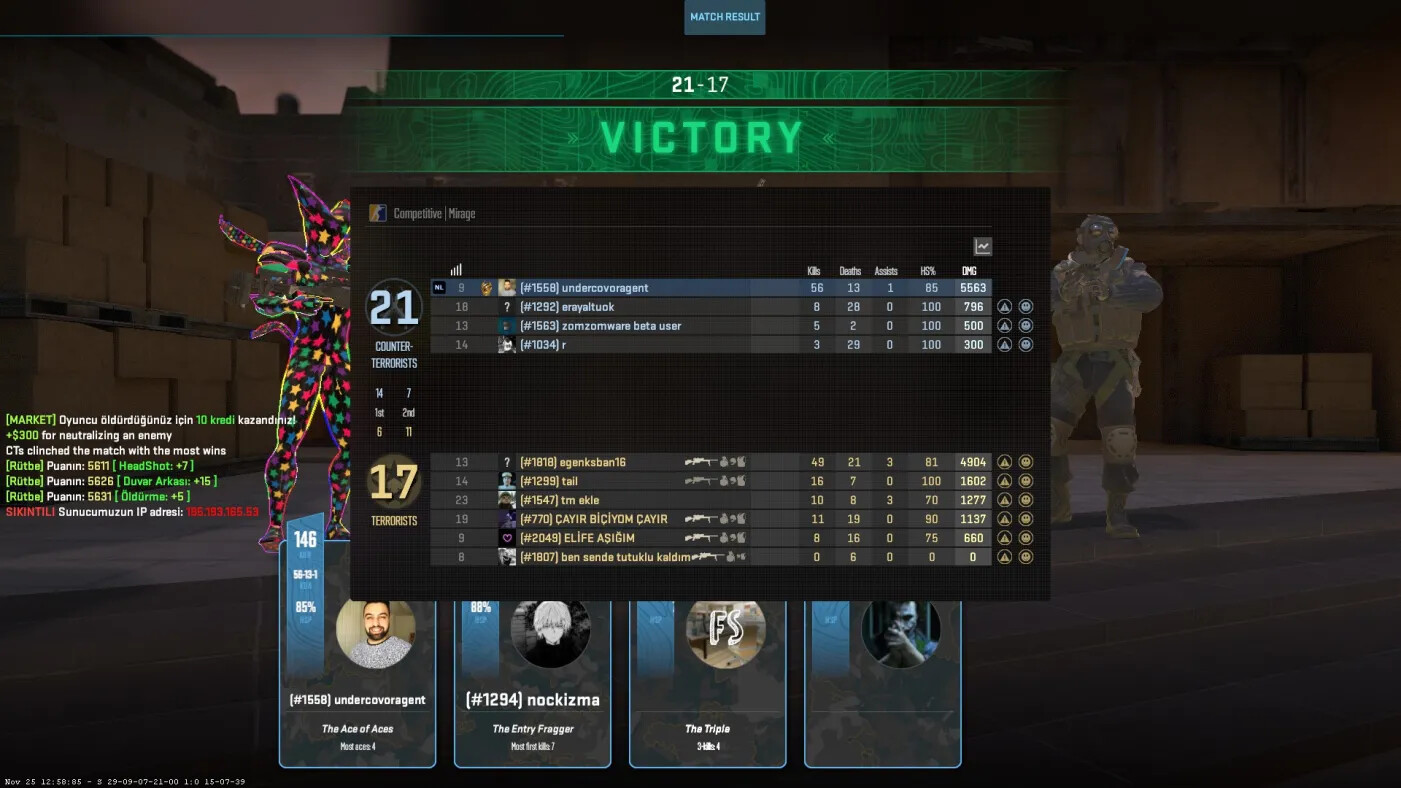
Task: Click the report icon for player r
Action: [x=1005, y=345]
